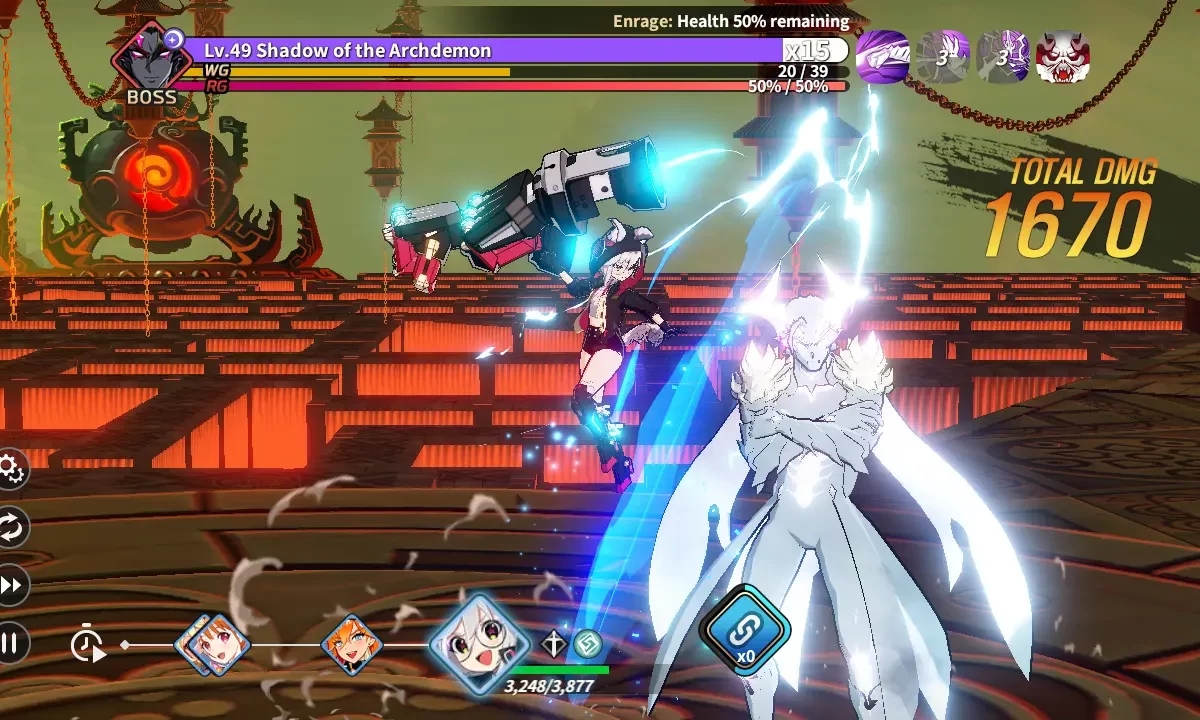Screen dimensions: 1200x720
Task: Select the orange-haired character turn portrait
Action: pyautogui.click(x=352, y=645)
